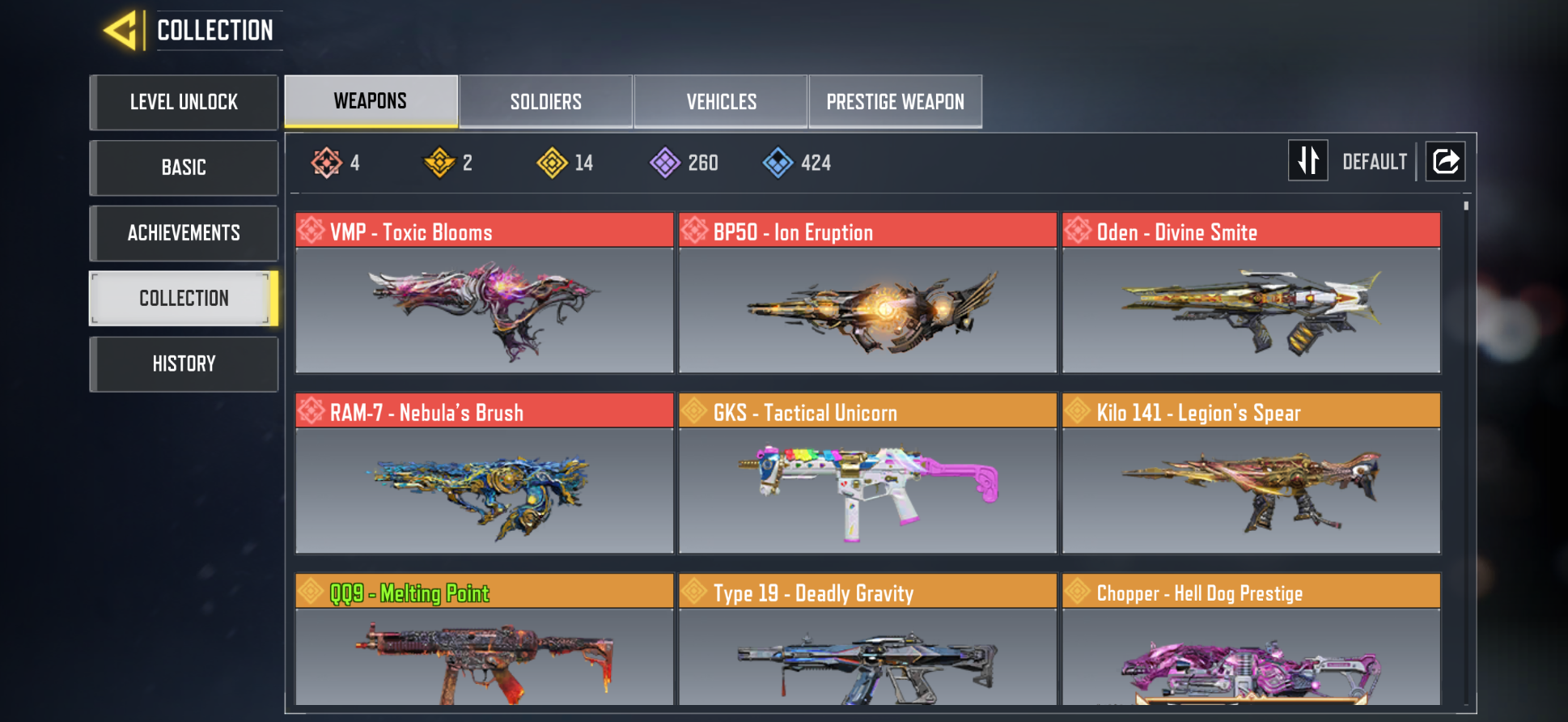1568x722 pixels.
Task: Toggle the sort direction arrows icon
Action: tap(1308, 160)
